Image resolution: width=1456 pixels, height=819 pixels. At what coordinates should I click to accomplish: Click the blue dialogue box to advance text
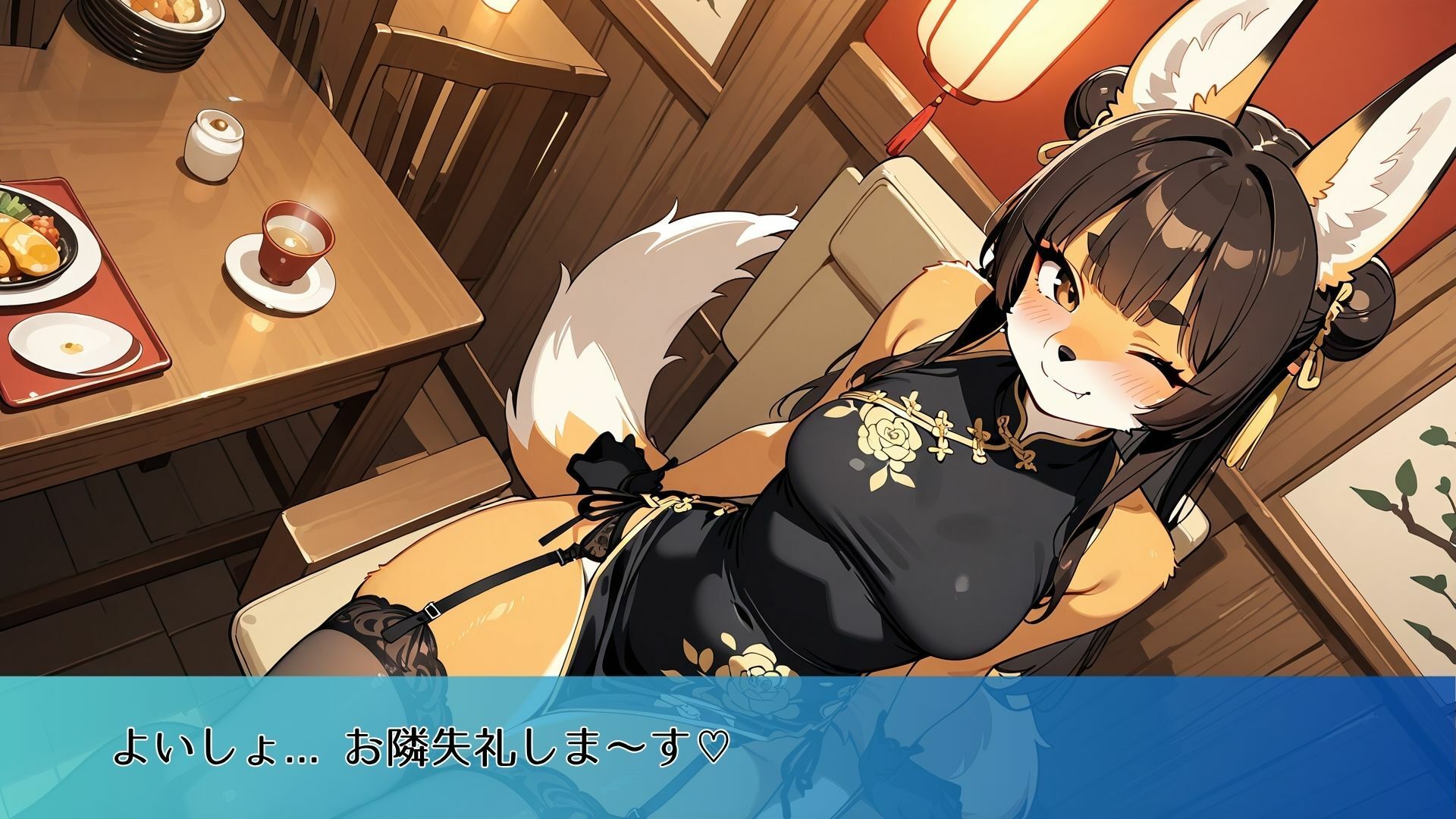[728, 747]
